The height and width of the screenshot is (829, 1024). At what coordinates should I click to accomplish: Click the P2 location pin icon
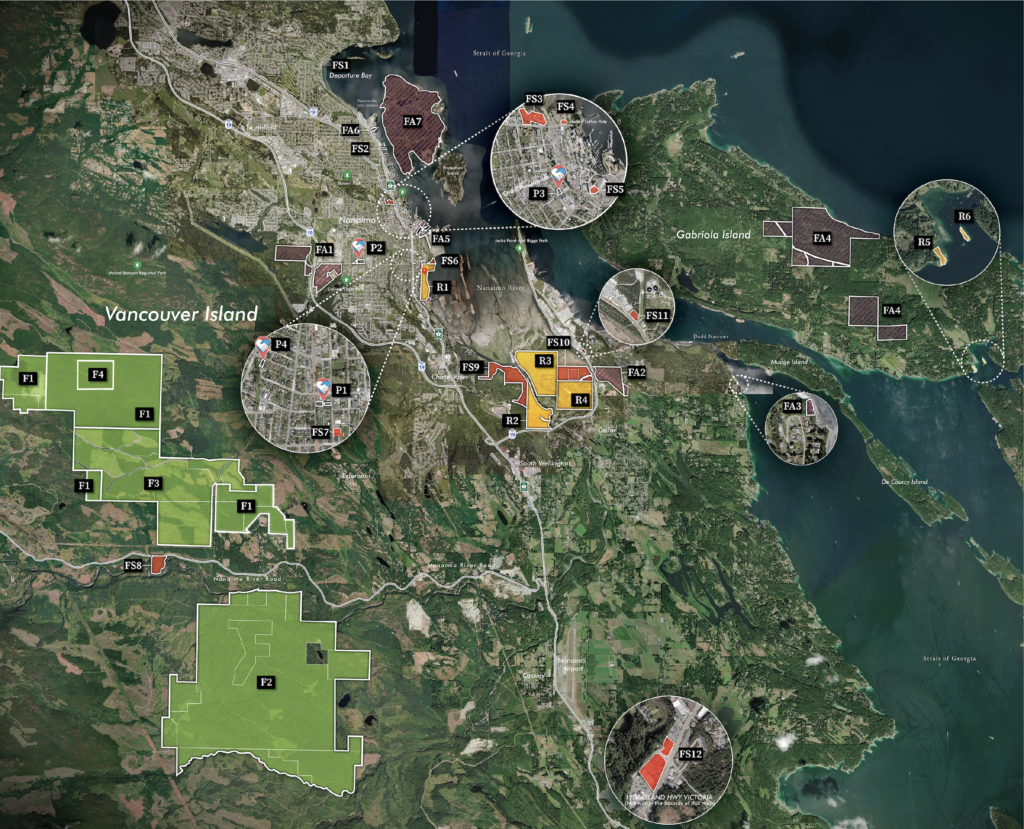(358, 246)
